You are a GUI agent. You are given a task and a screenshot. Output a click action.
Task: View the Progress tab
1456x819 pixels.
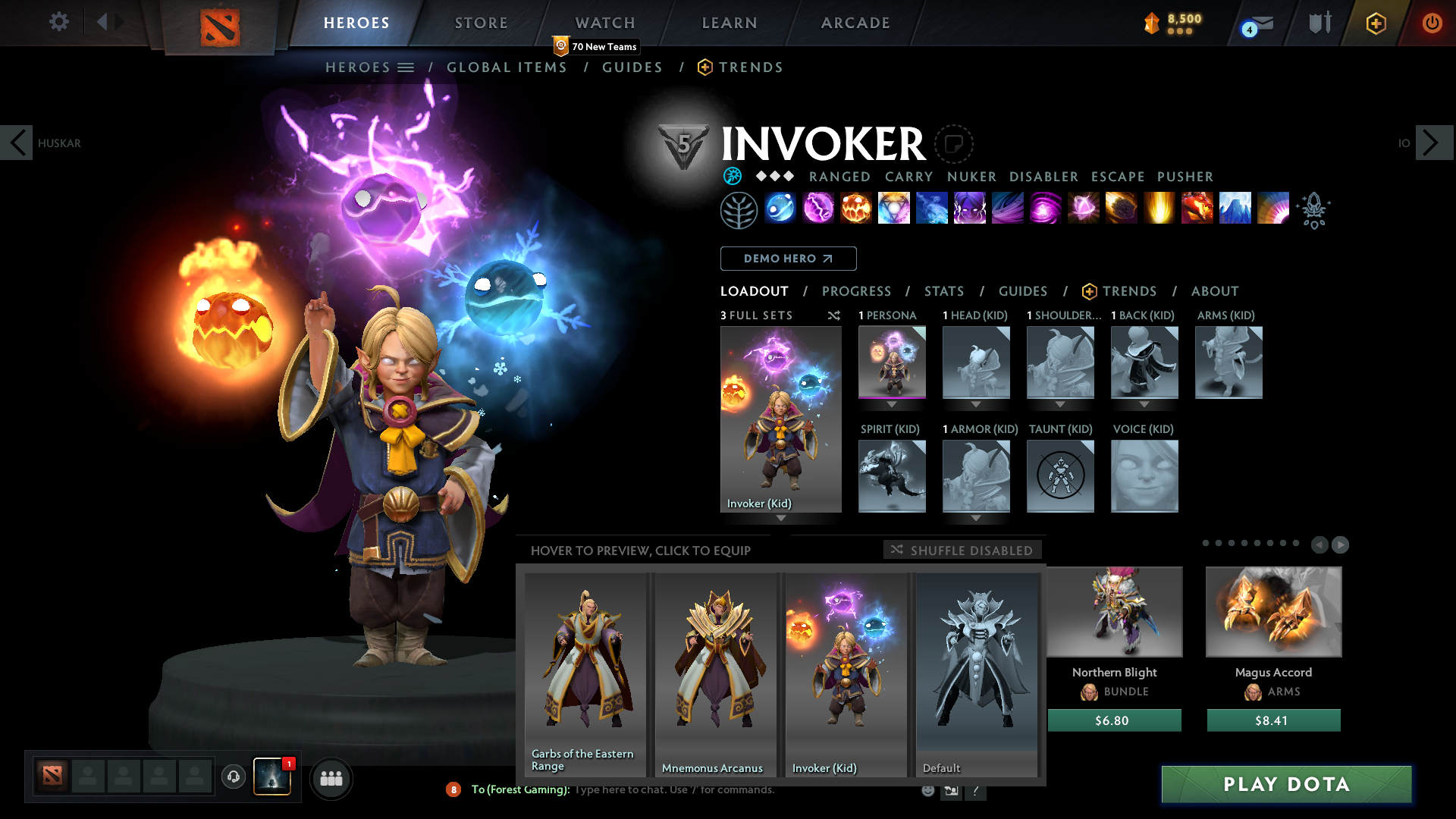point(856,291)
